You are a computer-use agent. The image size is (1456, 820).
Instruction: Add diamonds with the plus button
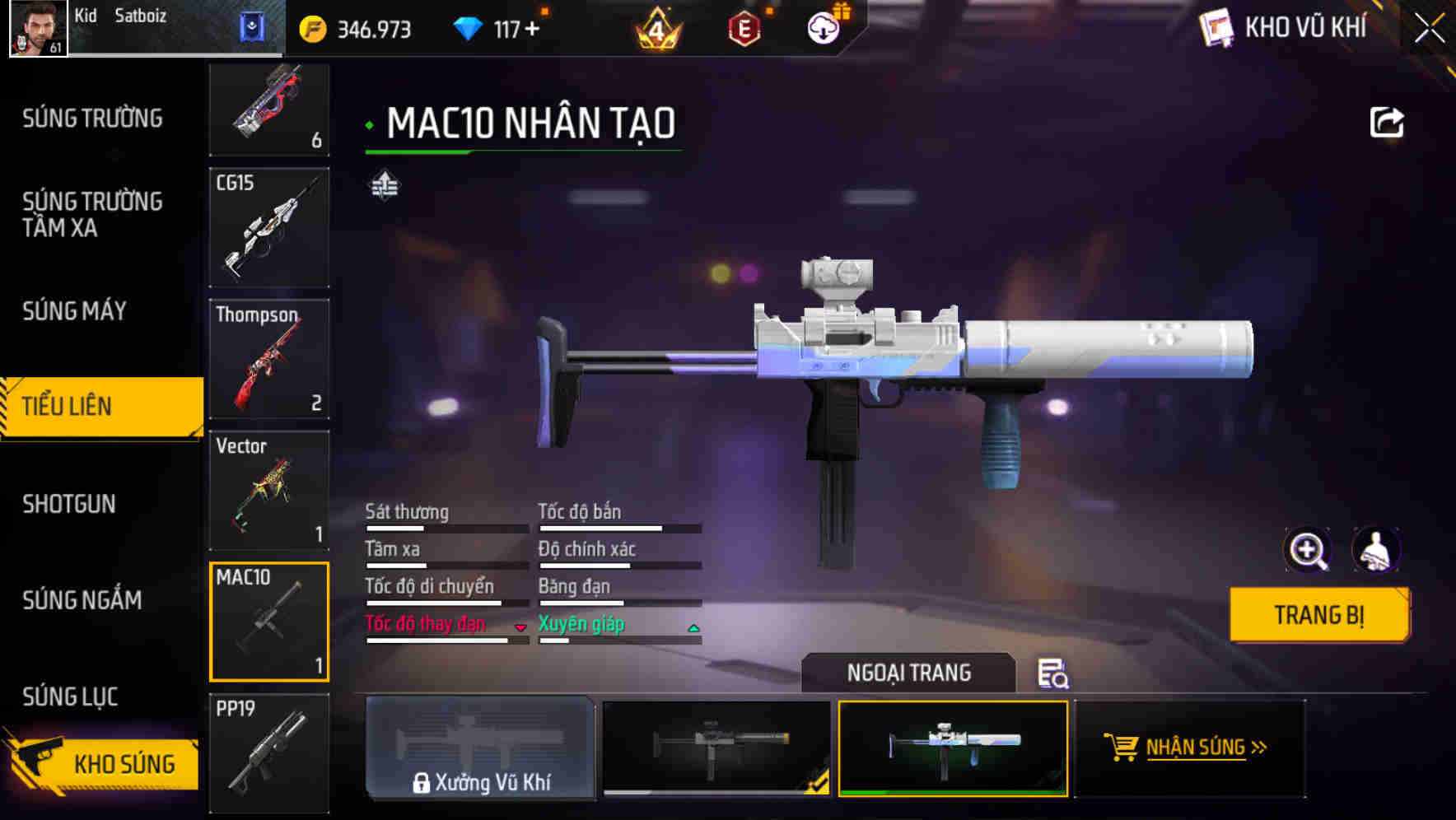(x=533, y=30)
